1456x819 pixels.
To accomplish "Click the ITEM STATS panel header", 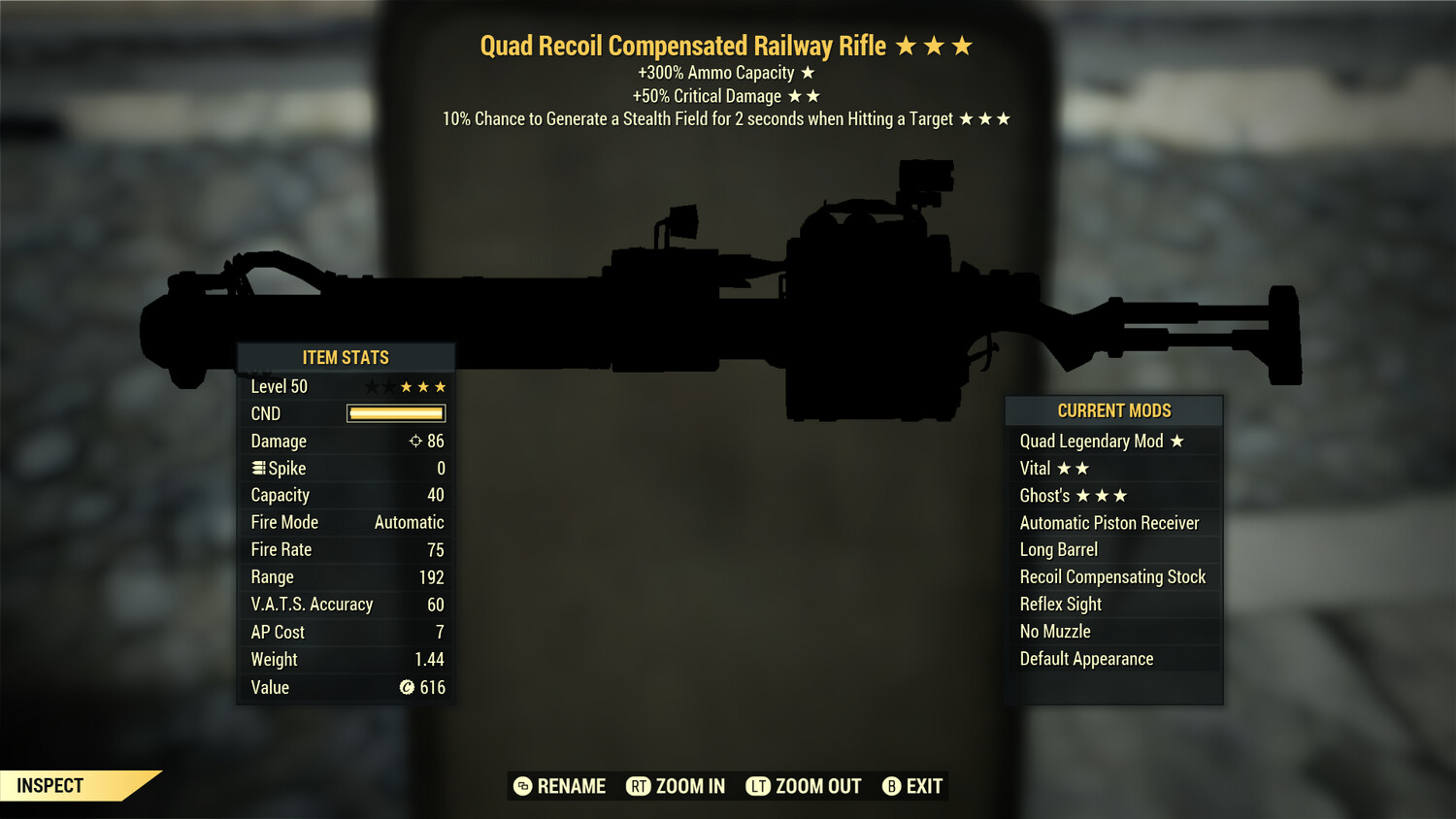I will 346,357.
